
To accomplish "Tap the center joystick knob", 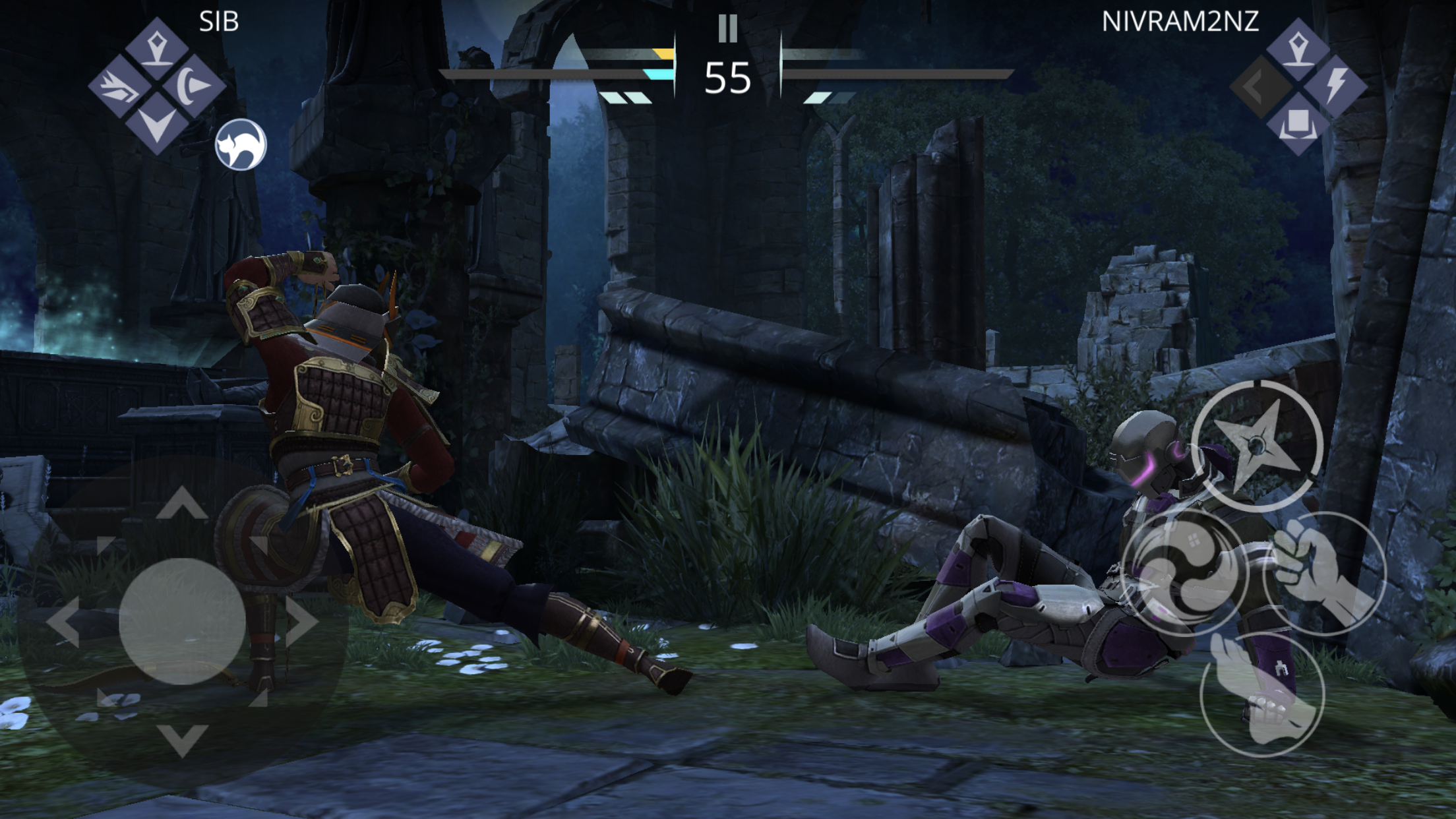I will pos(182,621).
